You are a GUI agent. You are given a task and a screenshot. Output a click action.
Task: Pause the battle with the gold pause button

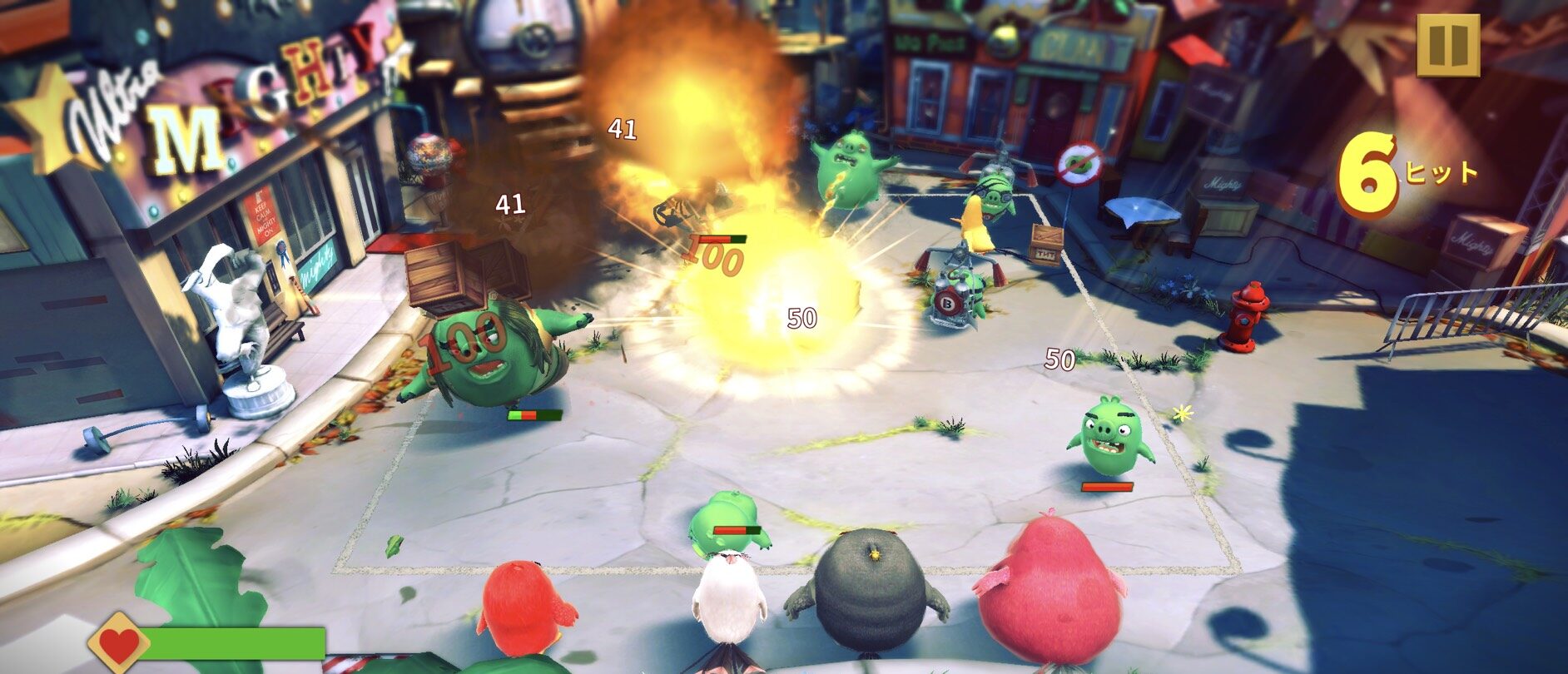point(1448,45)
